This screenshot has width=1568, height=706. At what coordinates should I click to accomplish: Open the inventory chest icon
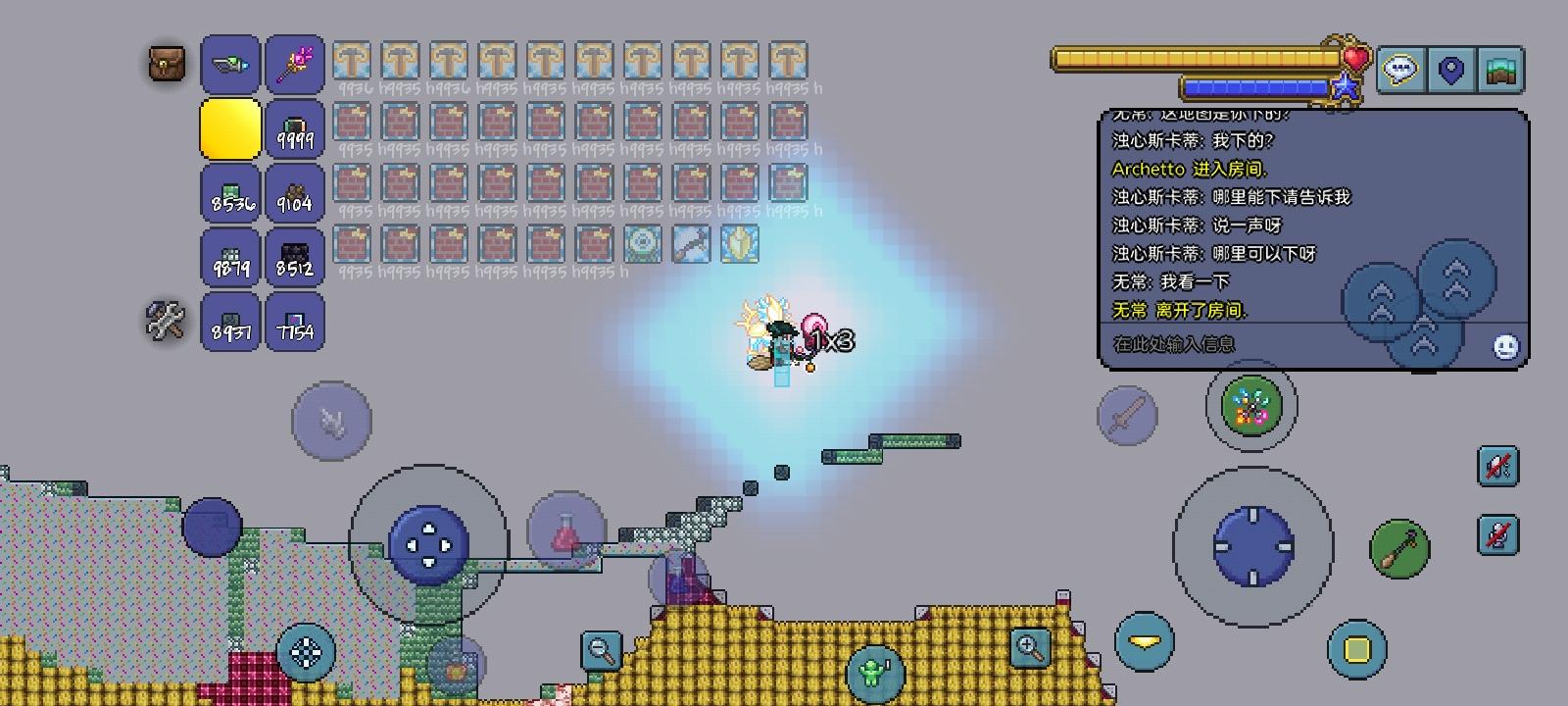point(165,63)
